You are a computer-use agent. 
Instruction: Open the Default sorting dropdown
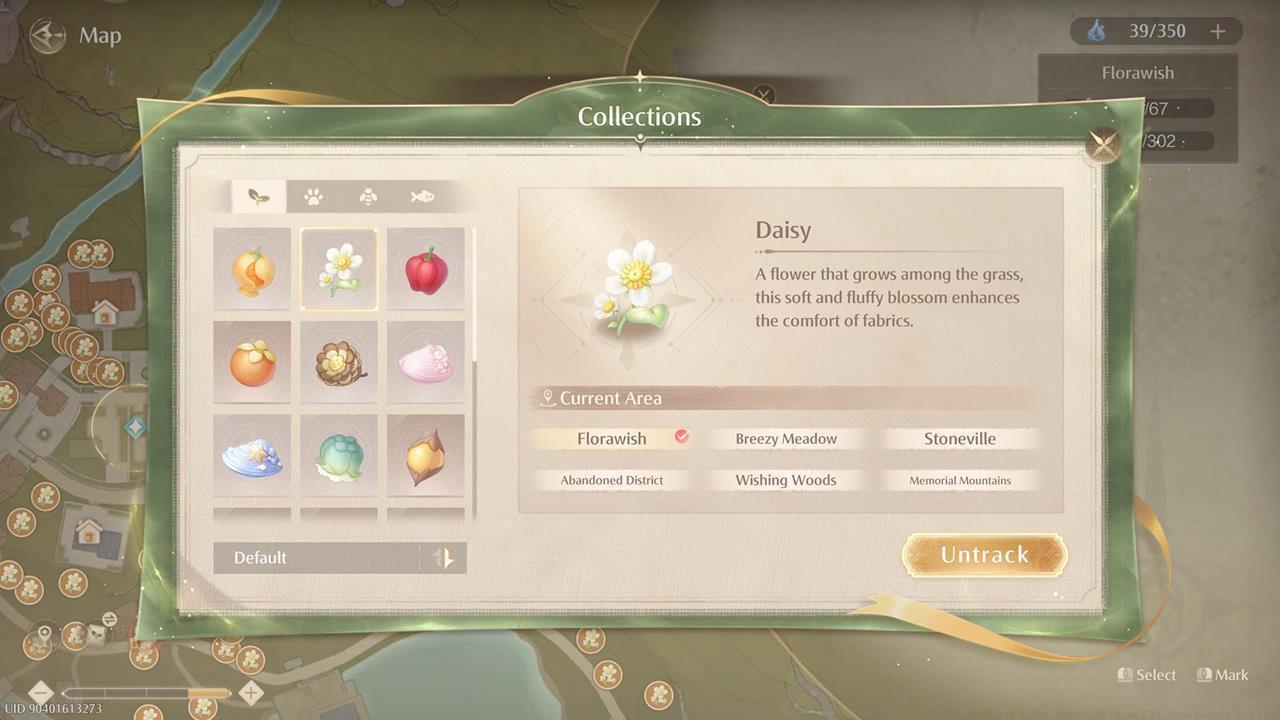(339, 558)
